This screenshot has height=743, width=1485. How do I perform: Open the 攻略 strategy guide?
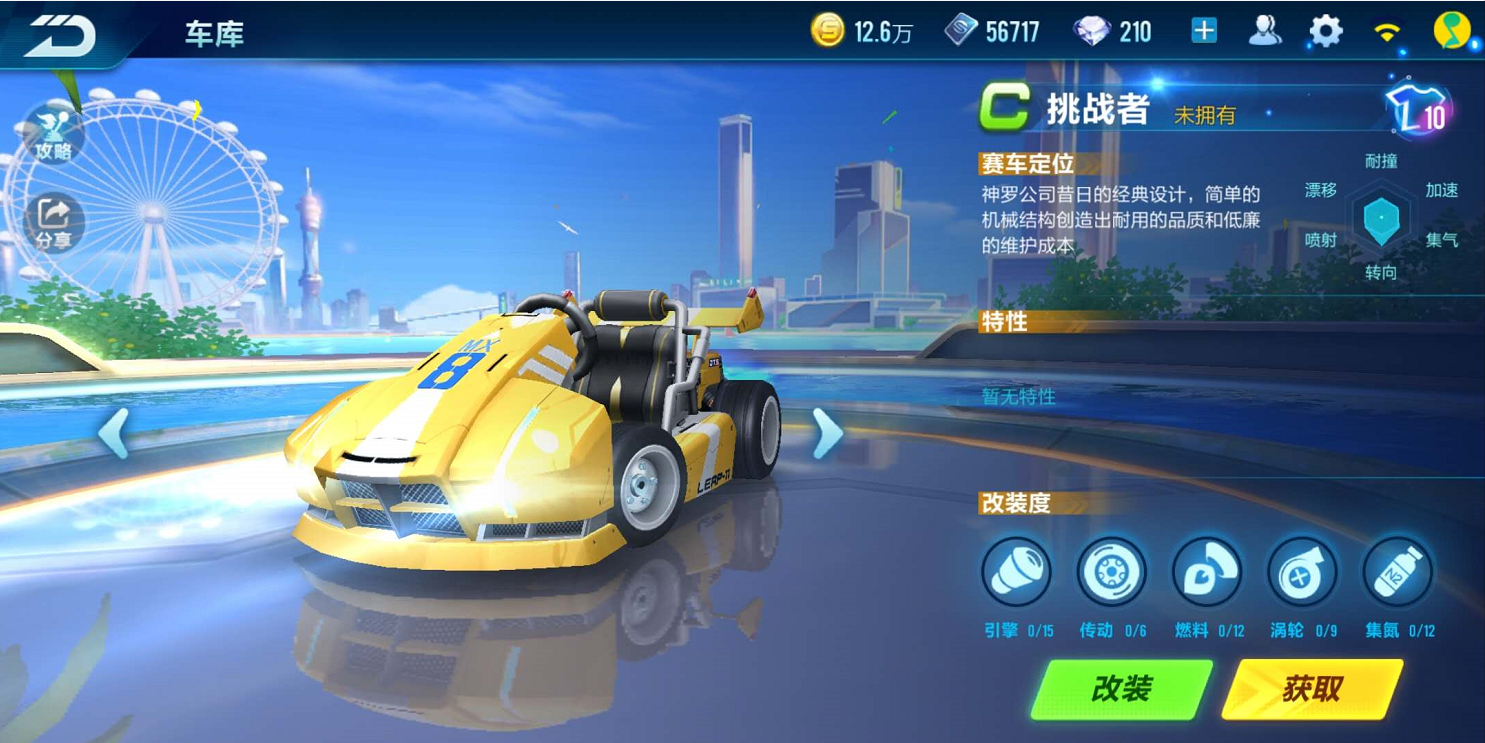coord(54,135)
